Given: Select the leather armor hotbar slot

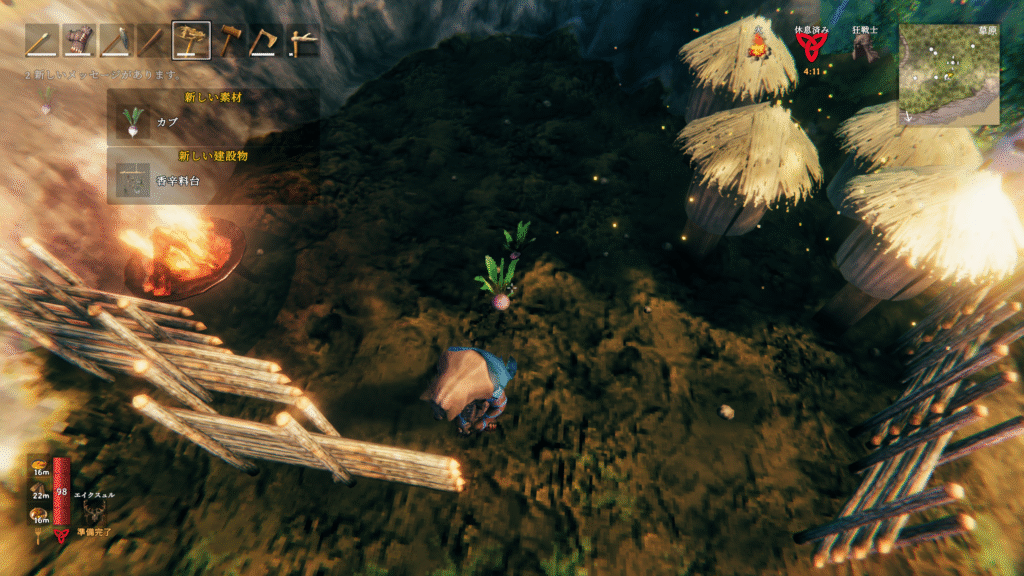Looking at the screenshot, I should click(x=79, y=40).
